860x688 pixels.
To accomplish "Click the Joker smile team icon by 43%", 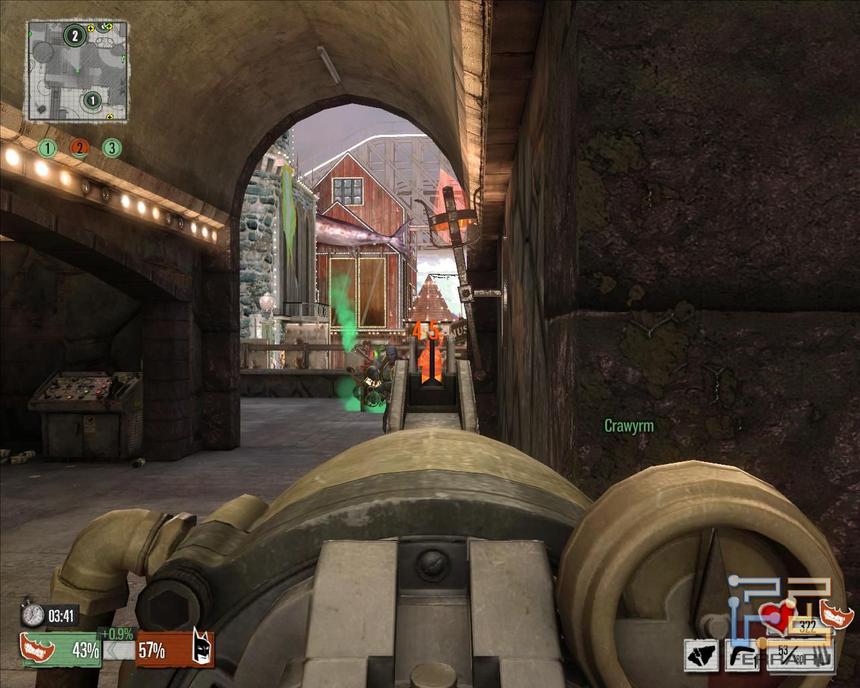I will tap(37, 648).
